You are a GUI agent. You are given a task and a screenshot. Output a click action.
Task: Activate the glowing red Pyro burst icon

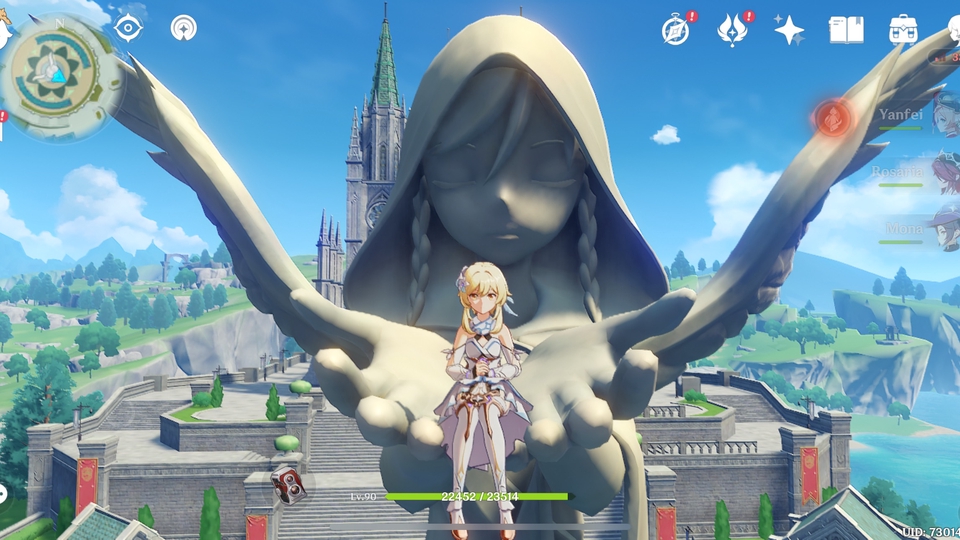click(831, 119)
